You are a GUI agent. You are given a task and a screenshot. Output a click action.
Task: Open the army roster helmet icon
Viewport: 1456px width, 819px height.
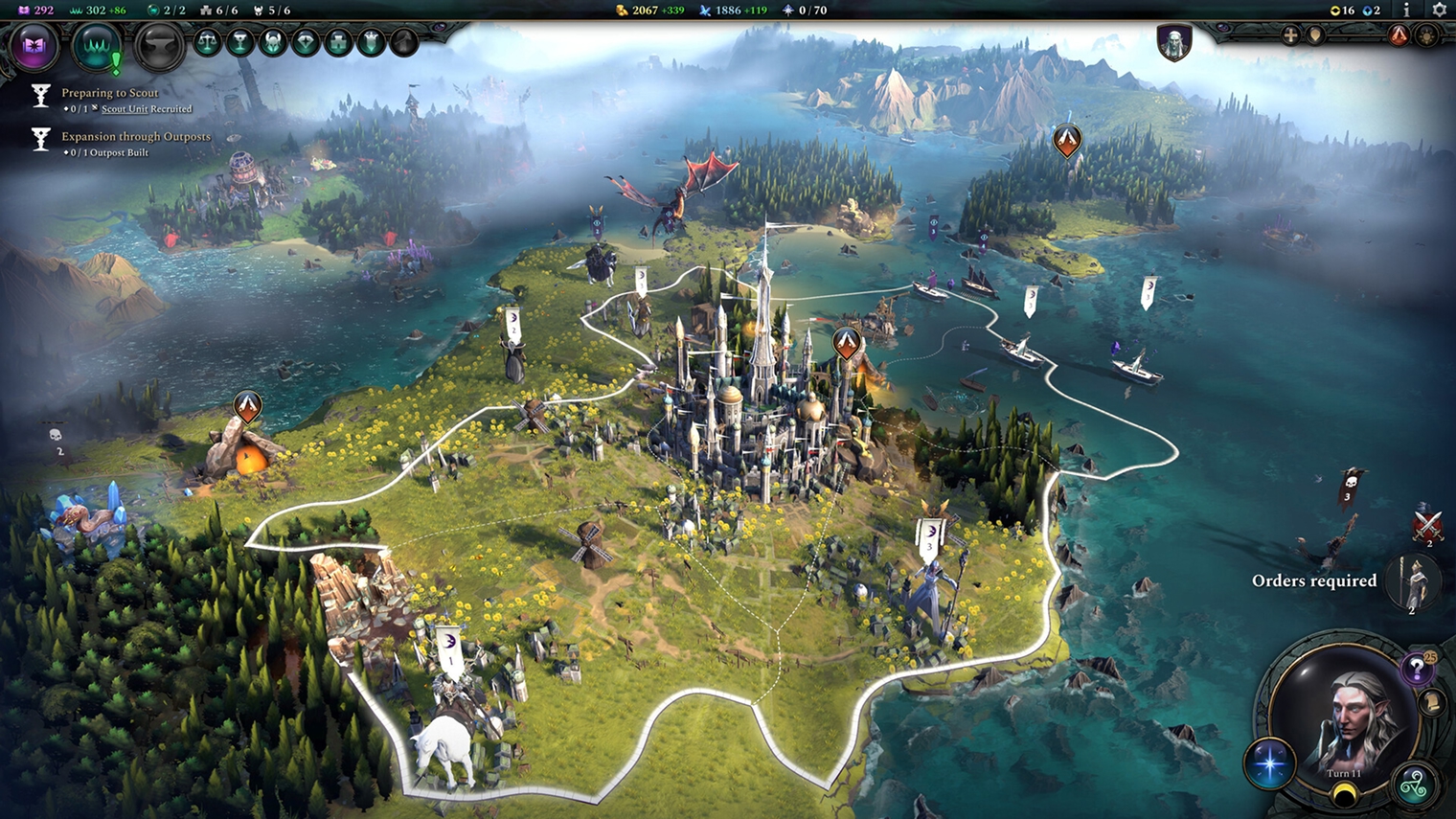[x=273, y=43]
